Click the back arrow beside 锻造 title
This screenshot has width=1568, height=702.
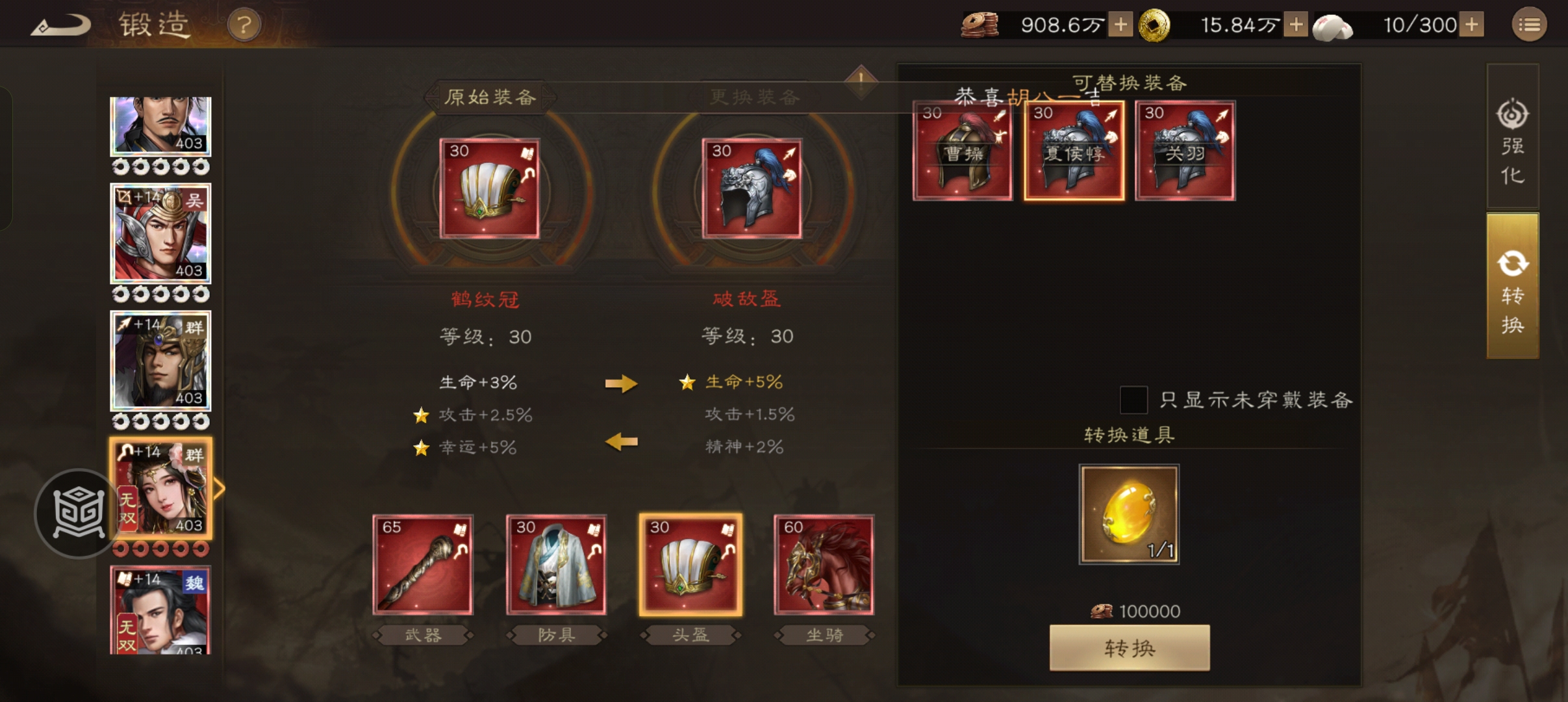coord(60,24)
